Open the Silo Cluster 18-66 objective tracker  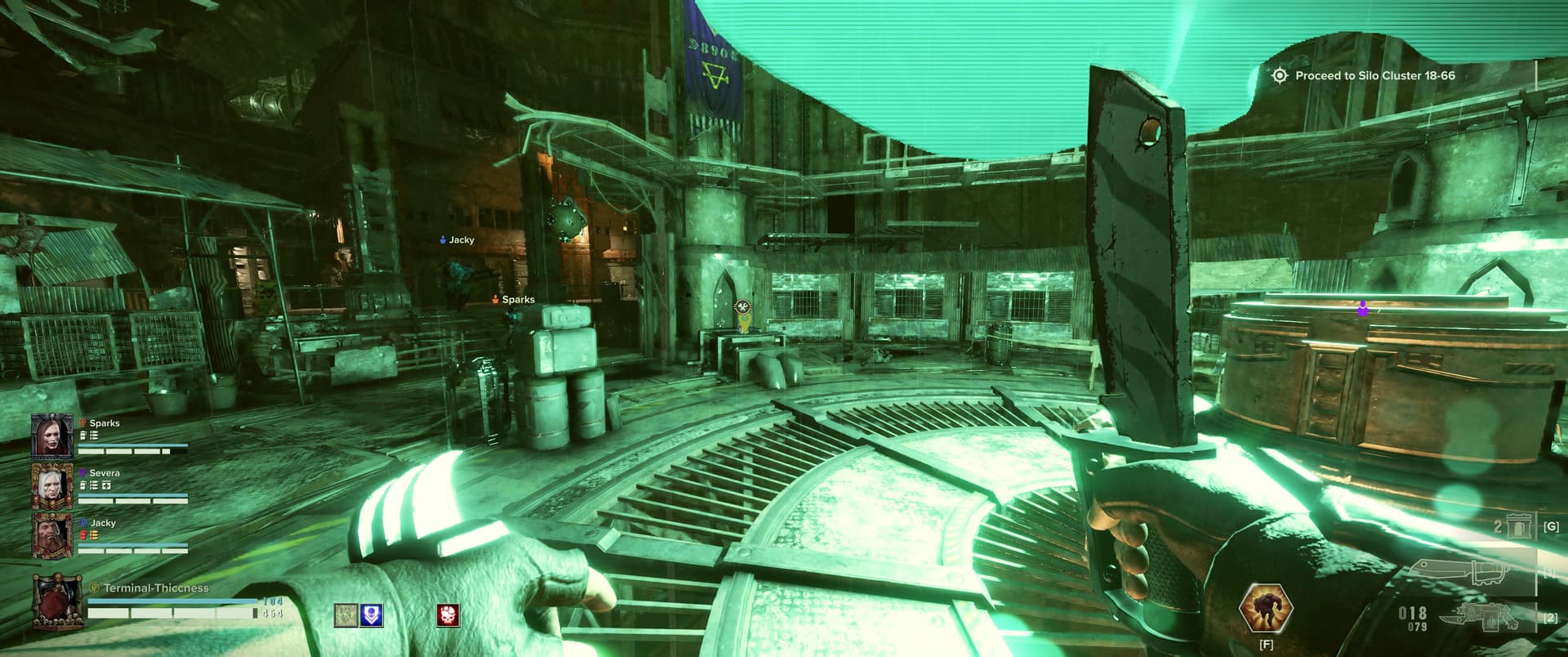[1365, 75]
